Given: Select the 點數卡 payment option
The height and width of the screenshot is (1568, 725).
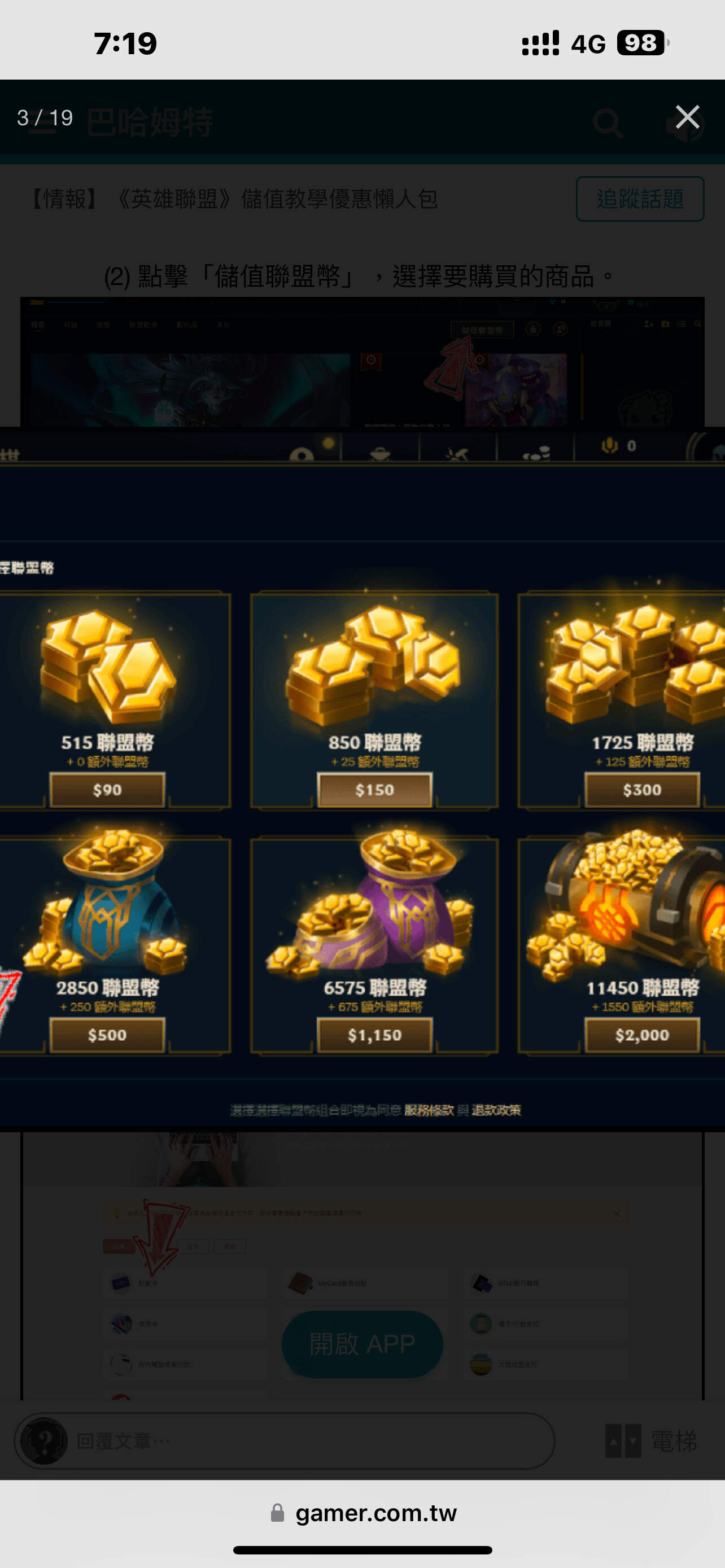Looking at the screenshot, I should [119, 1282].
